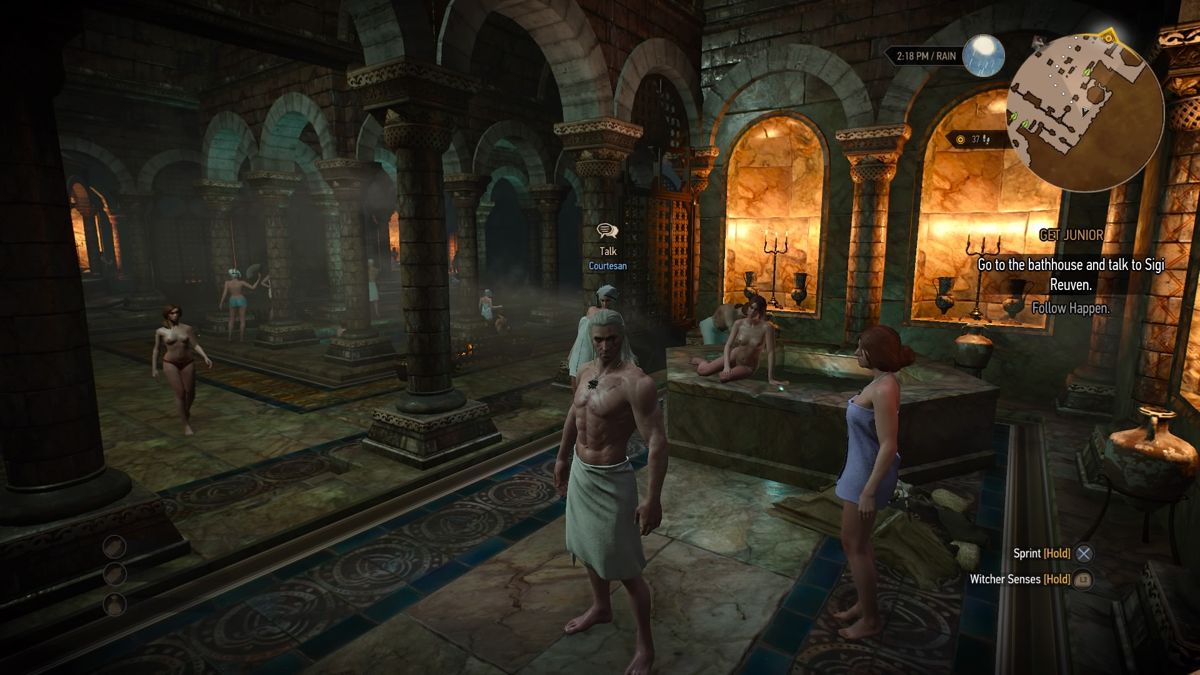
Task: Click the rain weather icon
Action: (982, 56)
